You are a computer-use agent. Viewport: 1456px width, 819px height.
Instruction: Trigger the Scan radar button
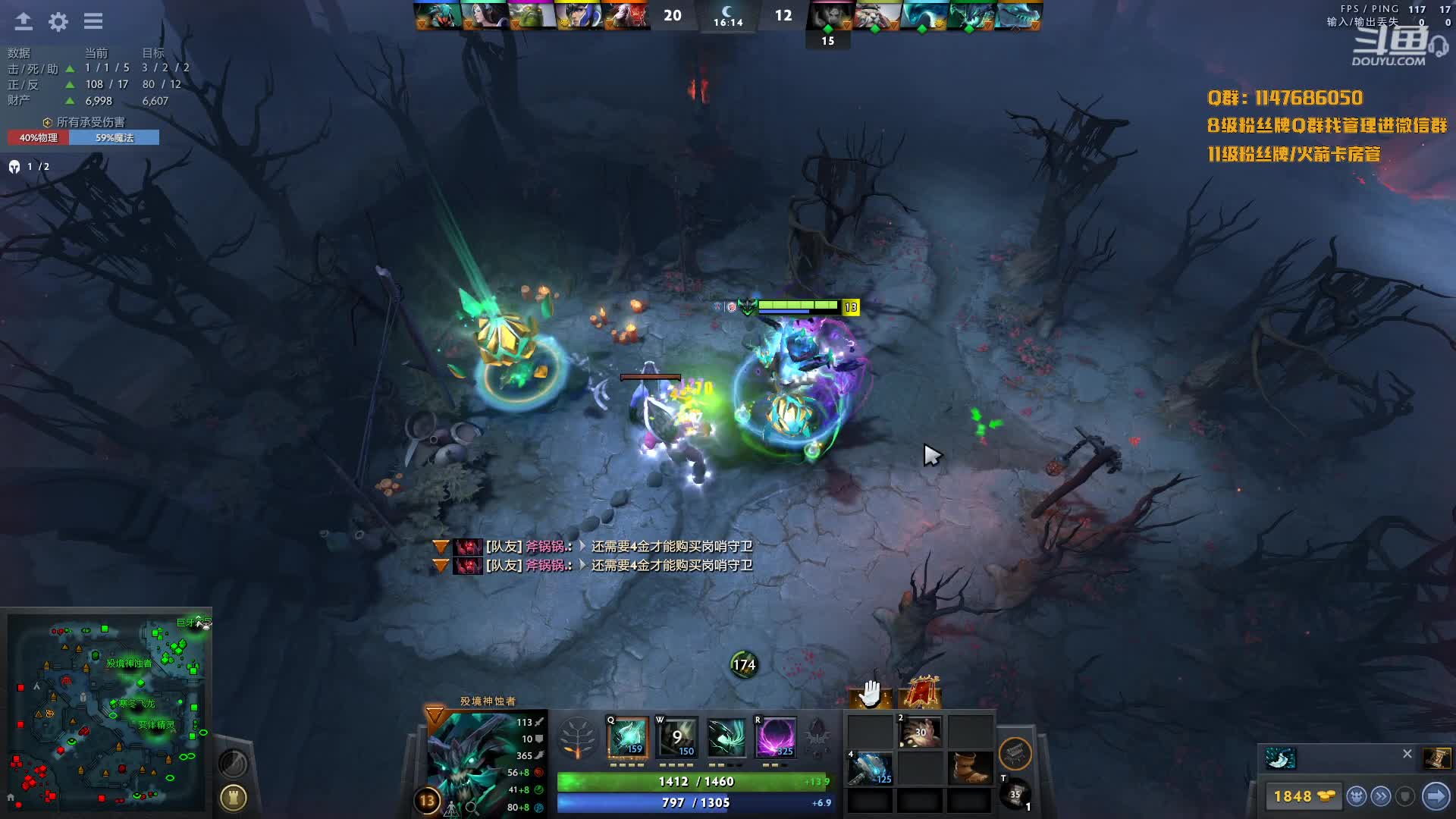(233, 762)
